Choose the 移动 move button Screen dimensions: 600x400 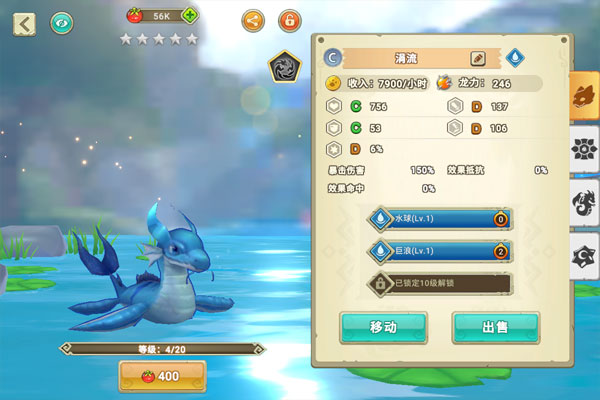(383, 327)
